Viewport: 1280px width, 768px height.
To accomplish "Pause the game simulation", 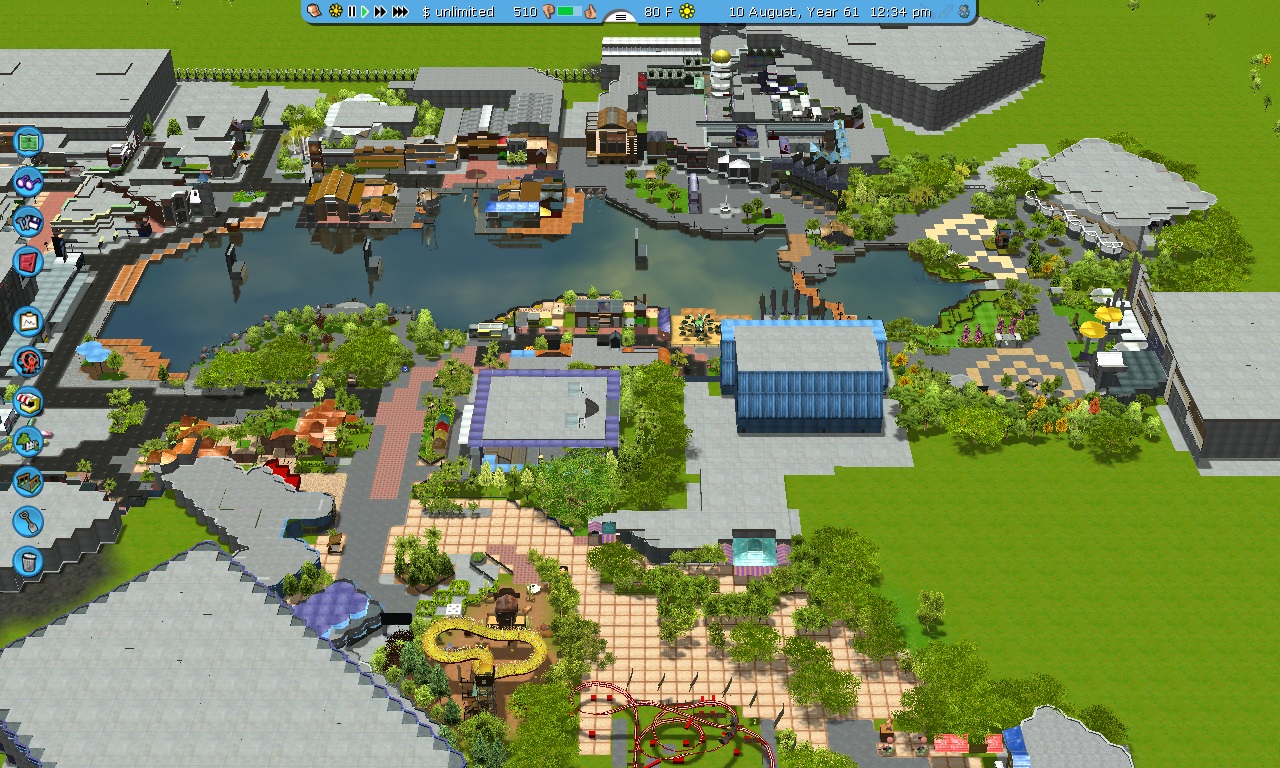I will [352, 12].
